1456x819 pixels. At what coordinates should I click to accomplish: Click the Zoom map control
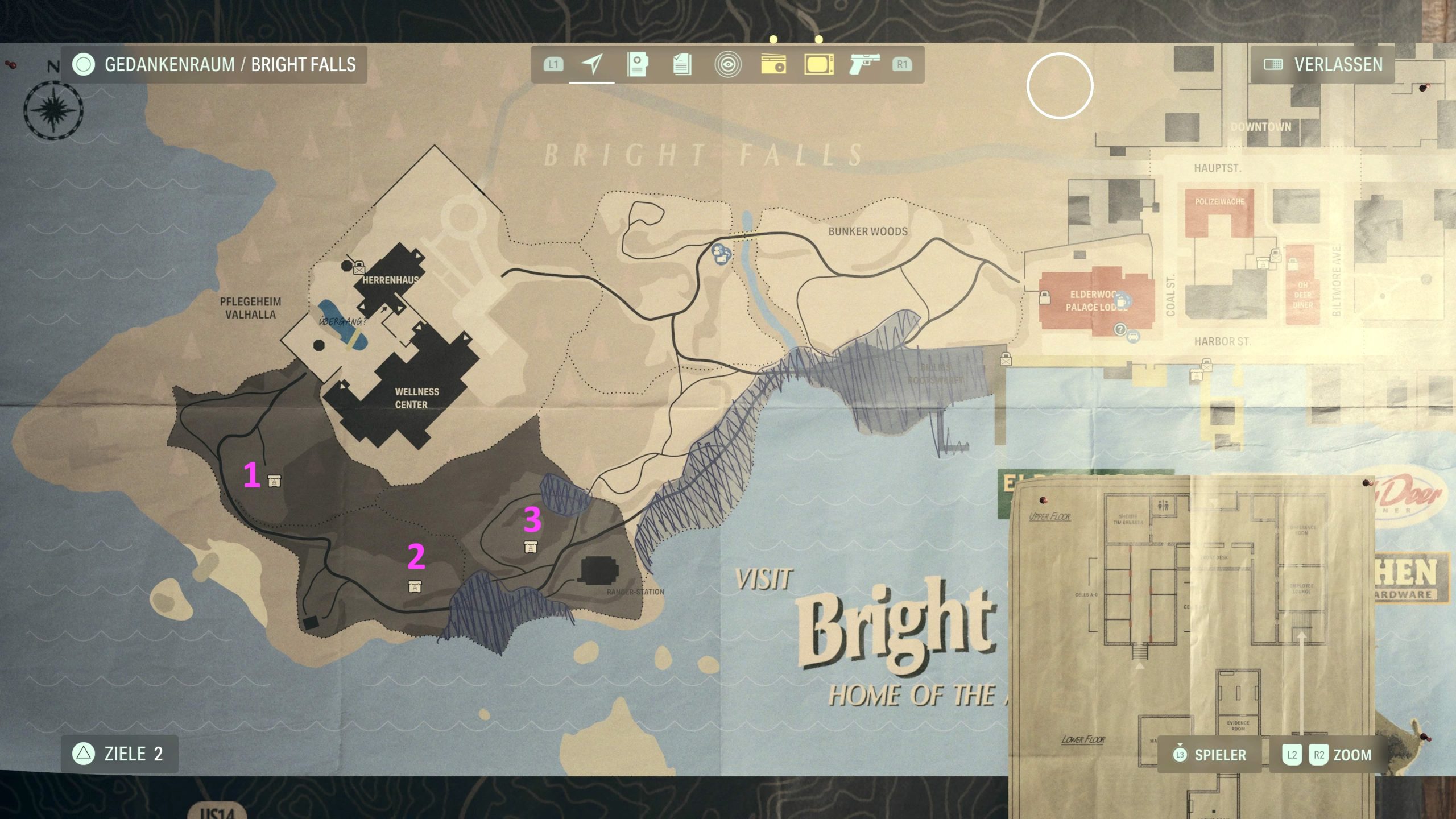click(x=1326, y=755)
